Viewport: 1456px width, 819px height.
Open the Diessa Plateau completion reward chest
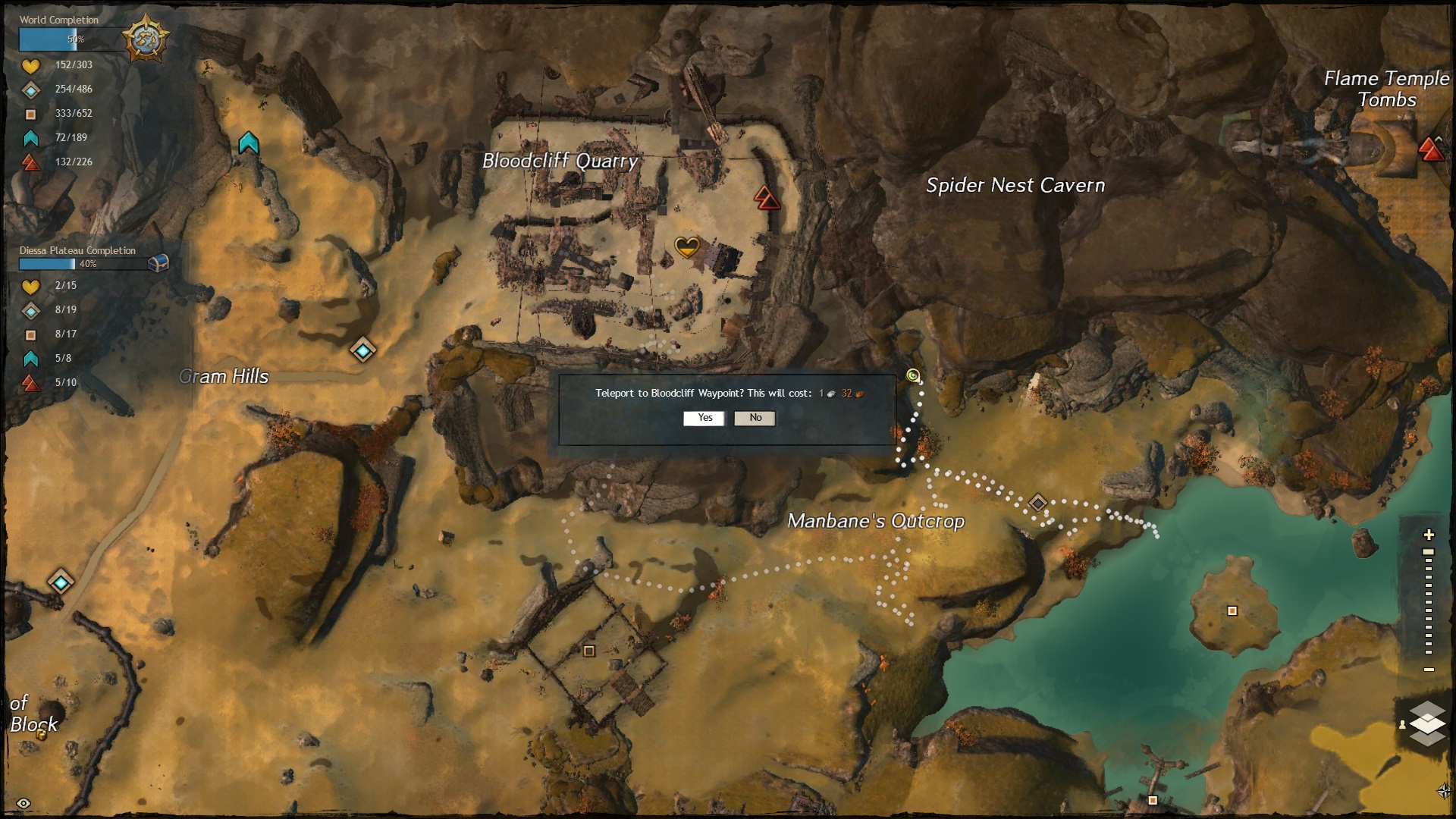pyautogui.click(x=158, y=262)
